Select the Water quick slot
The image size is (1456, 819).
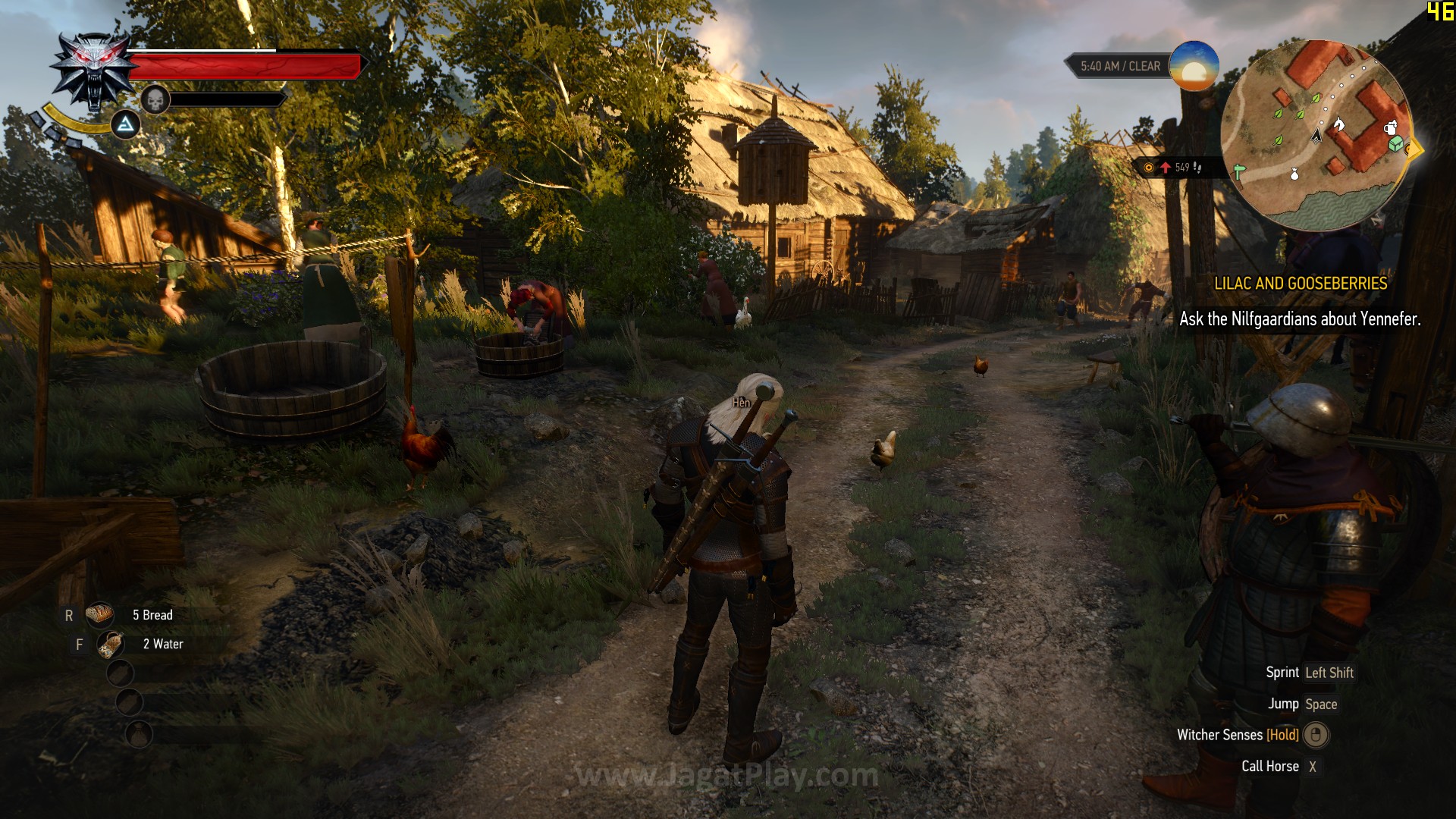(111, 645)
